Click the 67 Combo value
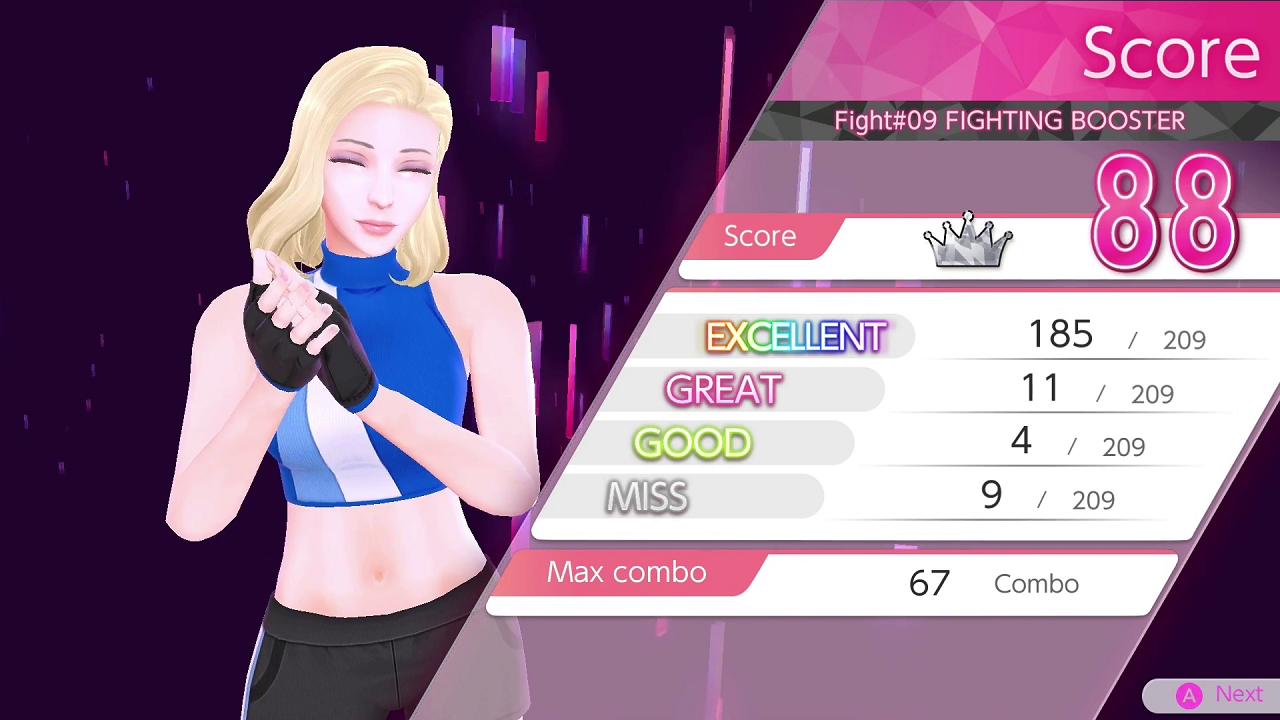This screenshot has height=720, width=1280. 928,583
